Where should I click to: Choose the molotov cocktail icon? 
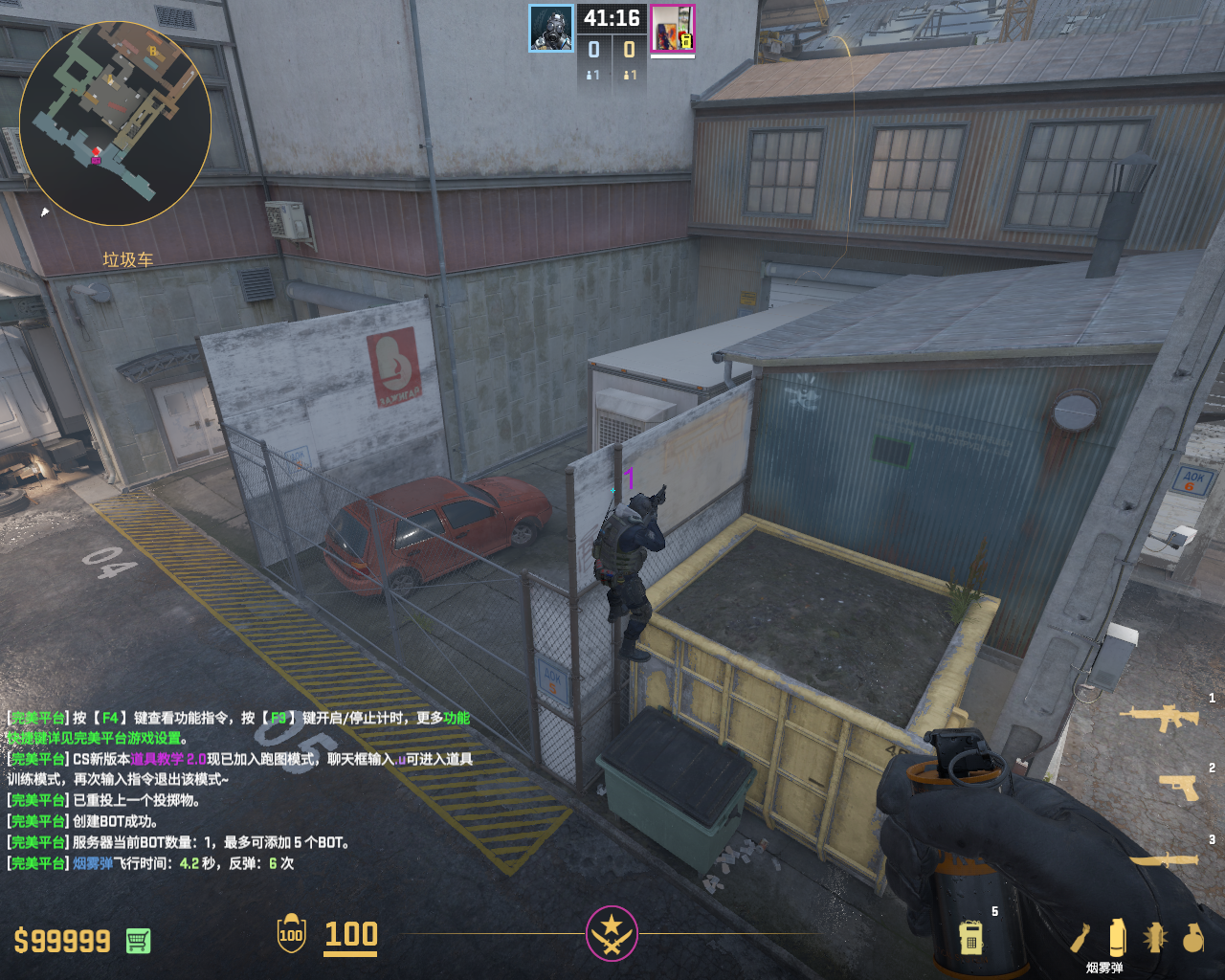[1081, 937]
